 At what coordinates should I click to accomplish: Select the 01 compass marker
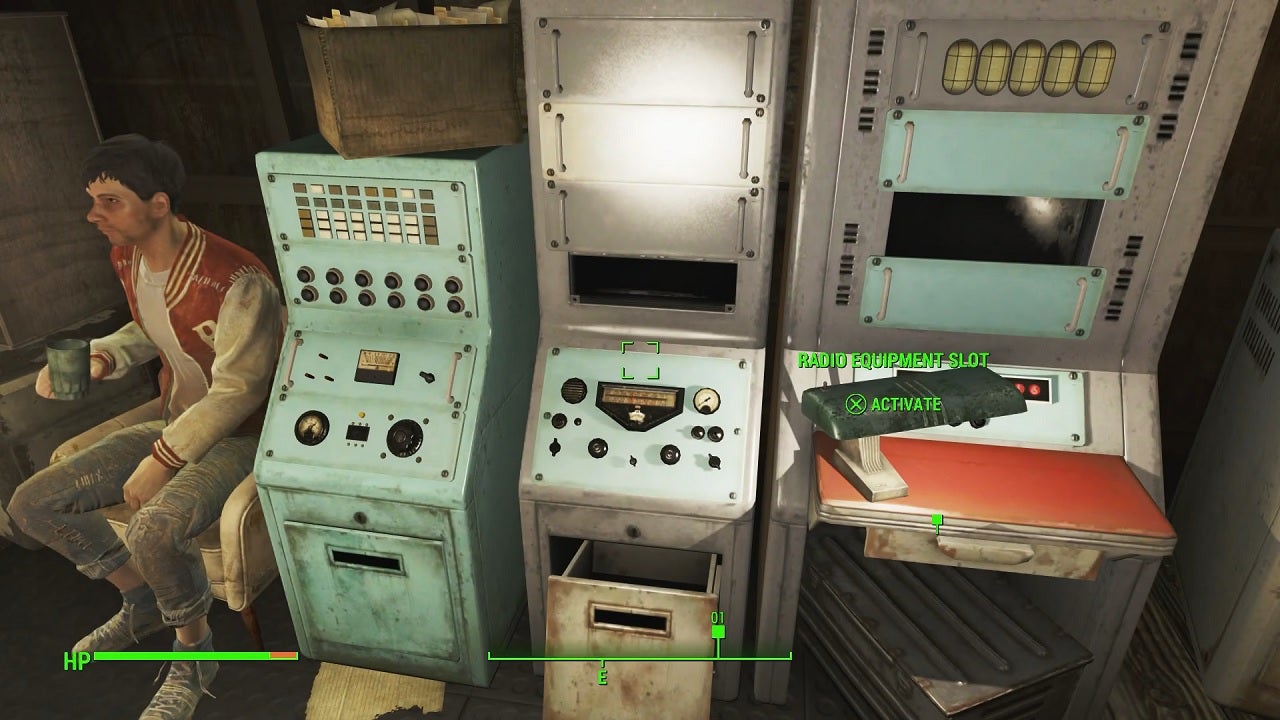[718, 622]
